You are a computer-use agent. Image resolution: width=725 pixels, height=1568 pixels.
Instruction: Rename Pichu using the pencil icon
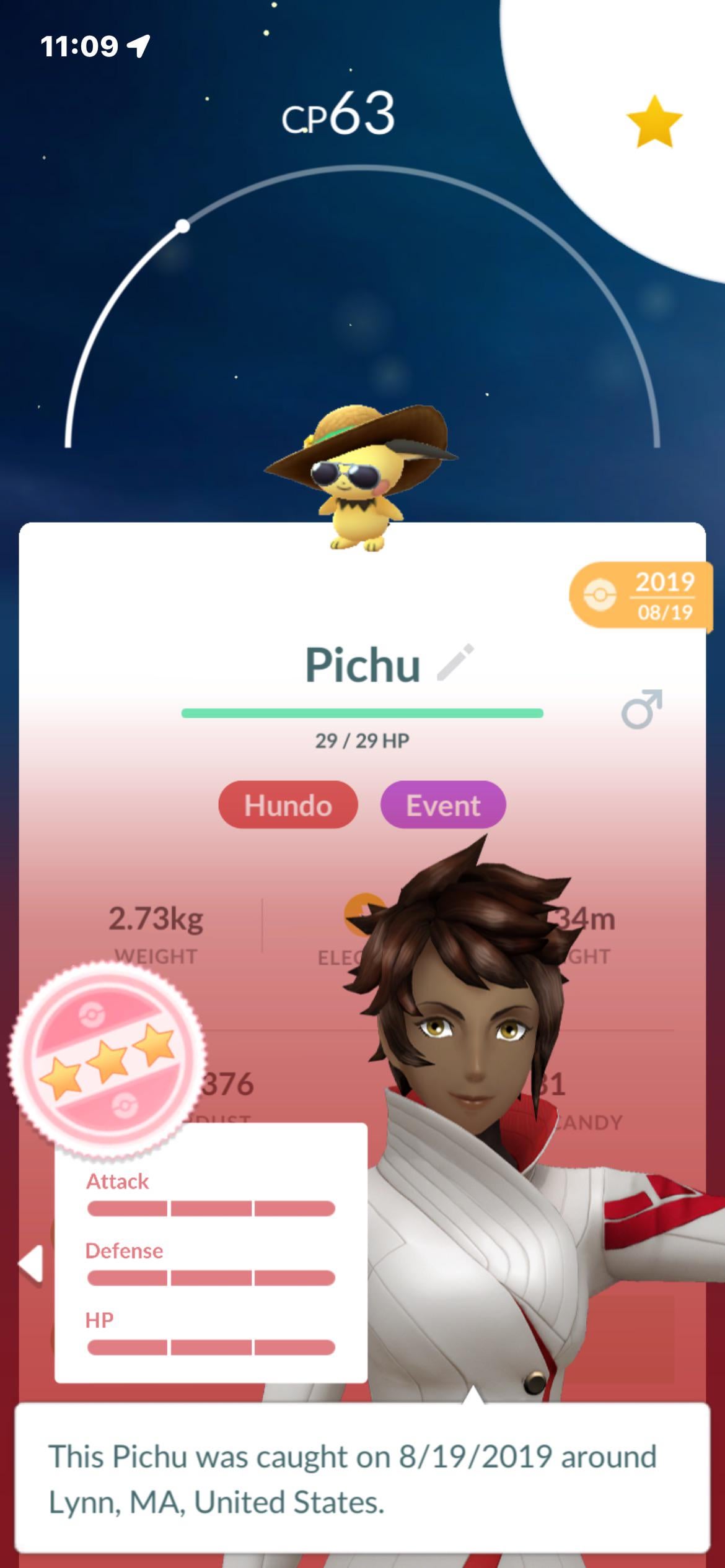455,663
